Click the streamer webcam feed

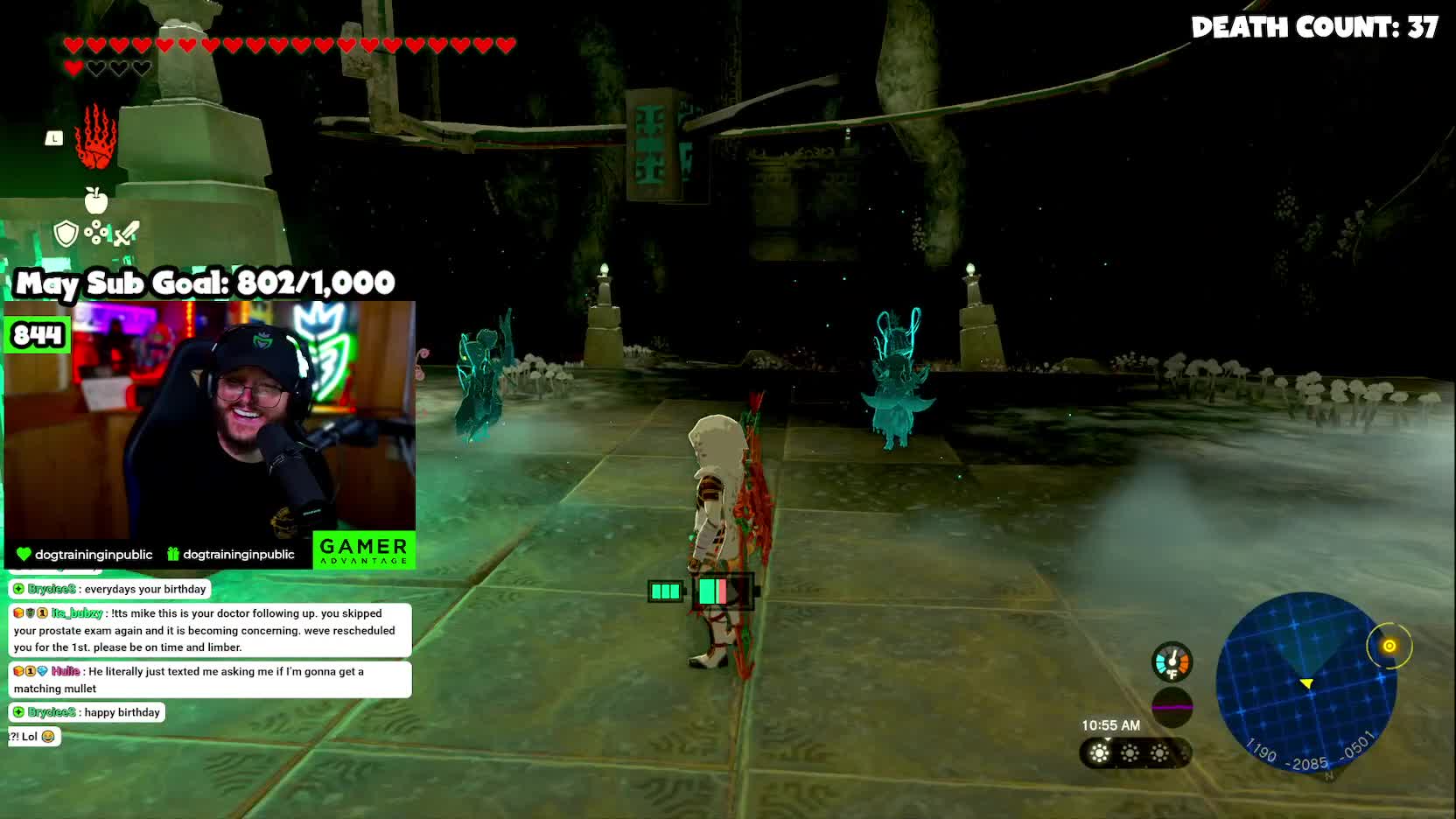click(x=210, y=420)
